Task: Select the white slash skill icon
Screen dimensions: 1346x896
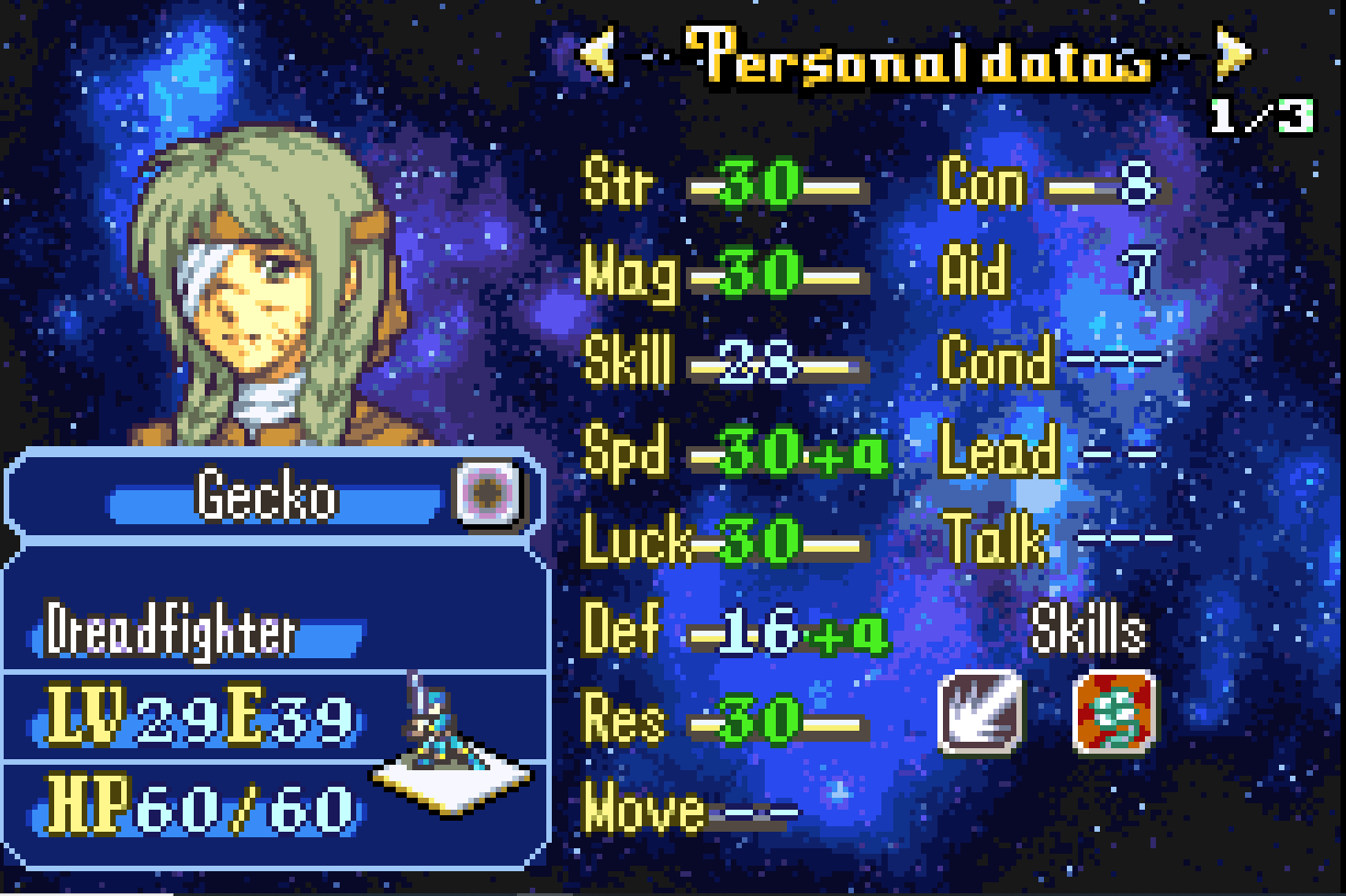Action: click(x=979, y=711)
